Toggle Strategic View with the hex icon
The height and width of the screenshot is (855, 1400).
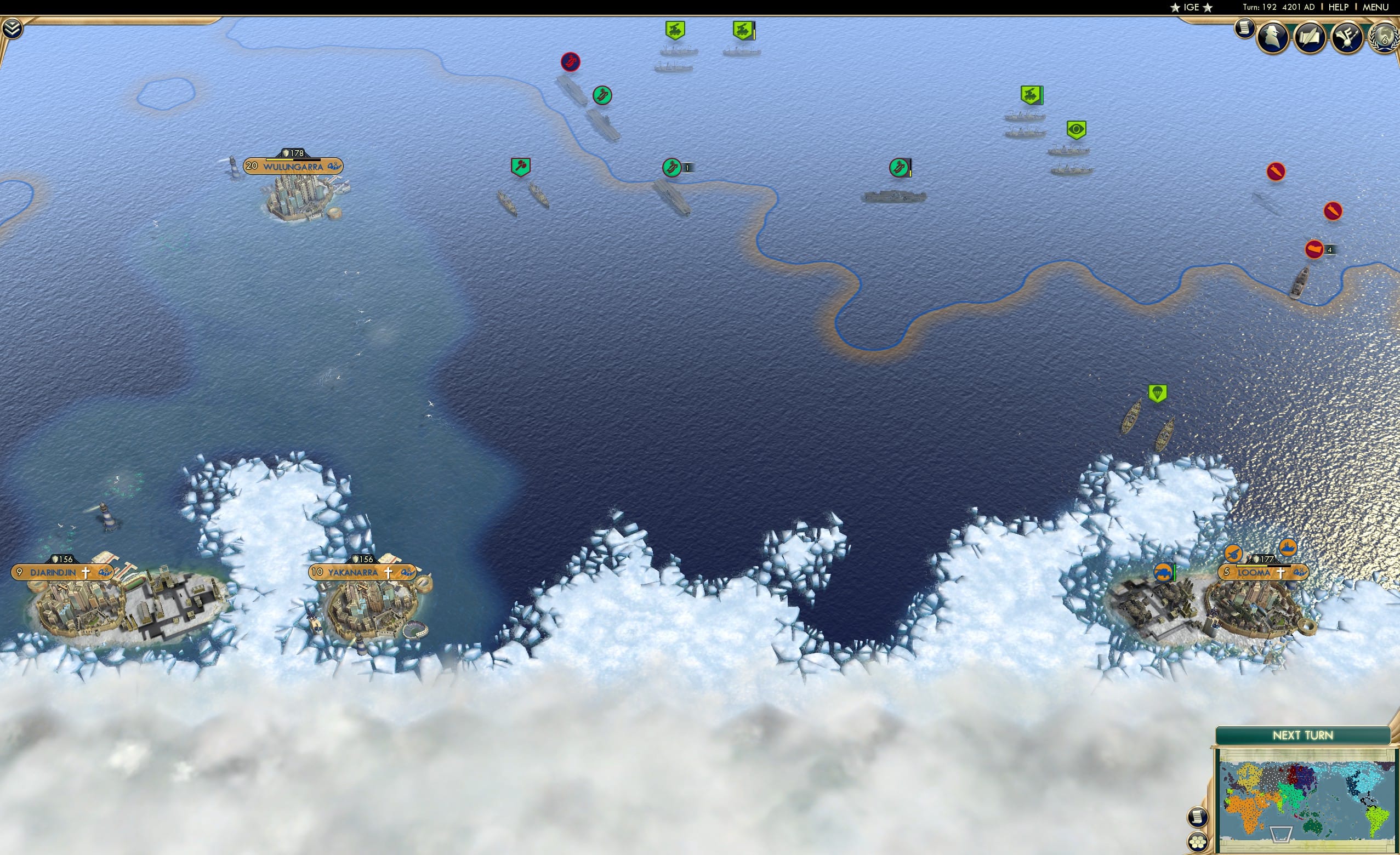tap(1197, 842)
